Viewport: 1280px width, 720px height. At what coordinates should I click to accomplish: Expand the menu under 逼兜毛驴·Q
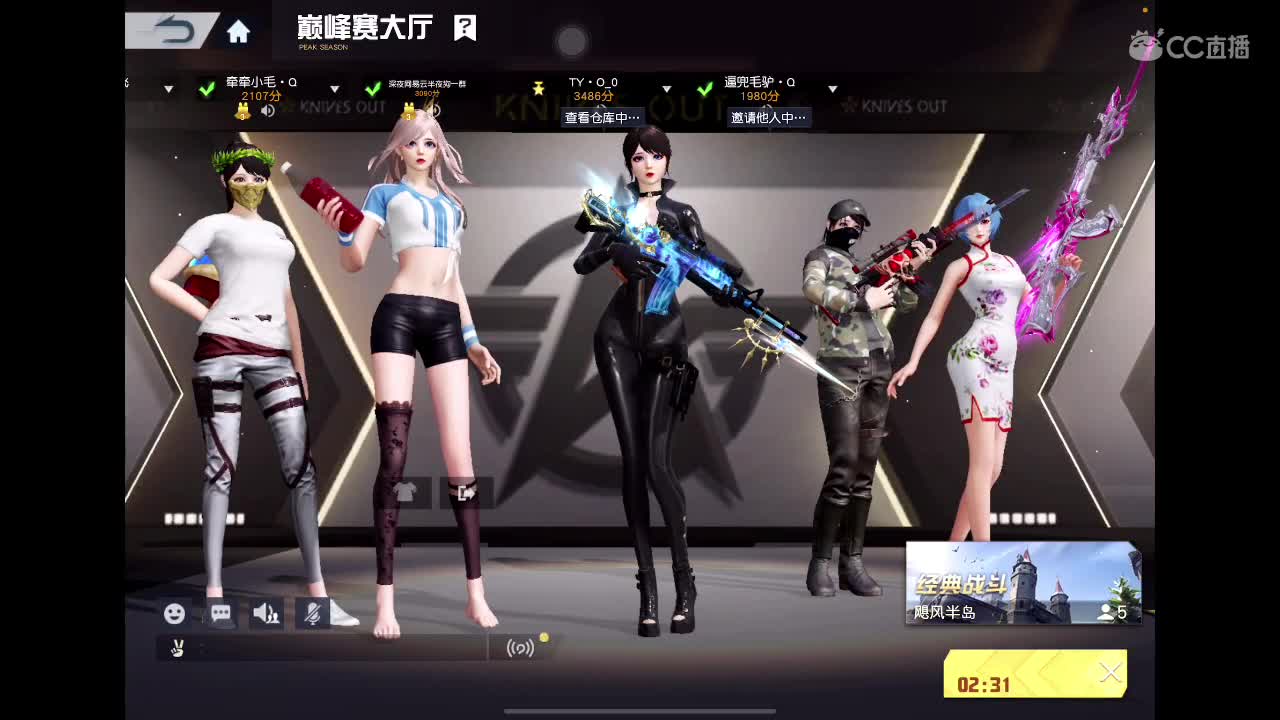[x=831, y=88]
